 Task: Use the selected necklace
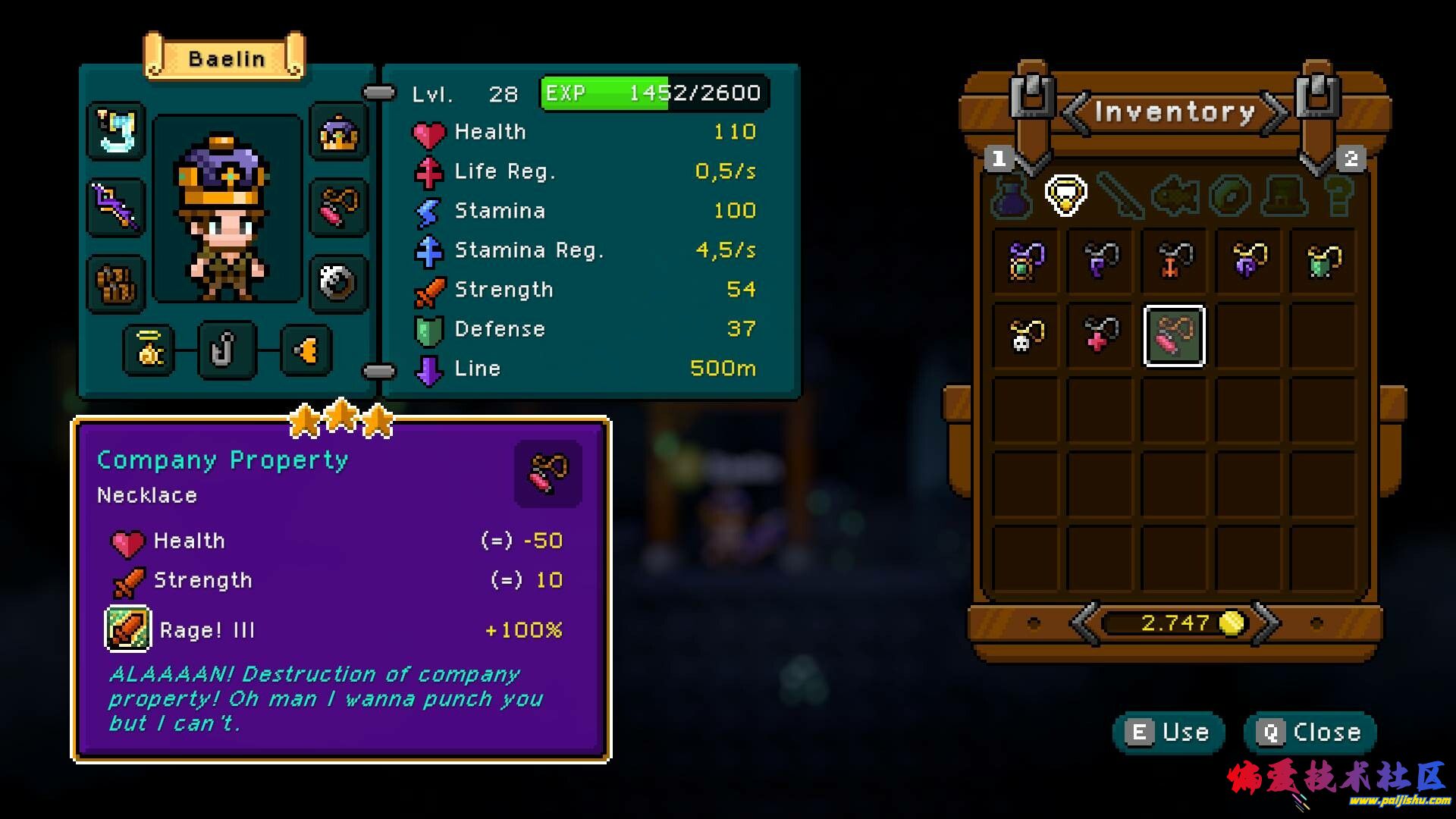click(1169, 733)
